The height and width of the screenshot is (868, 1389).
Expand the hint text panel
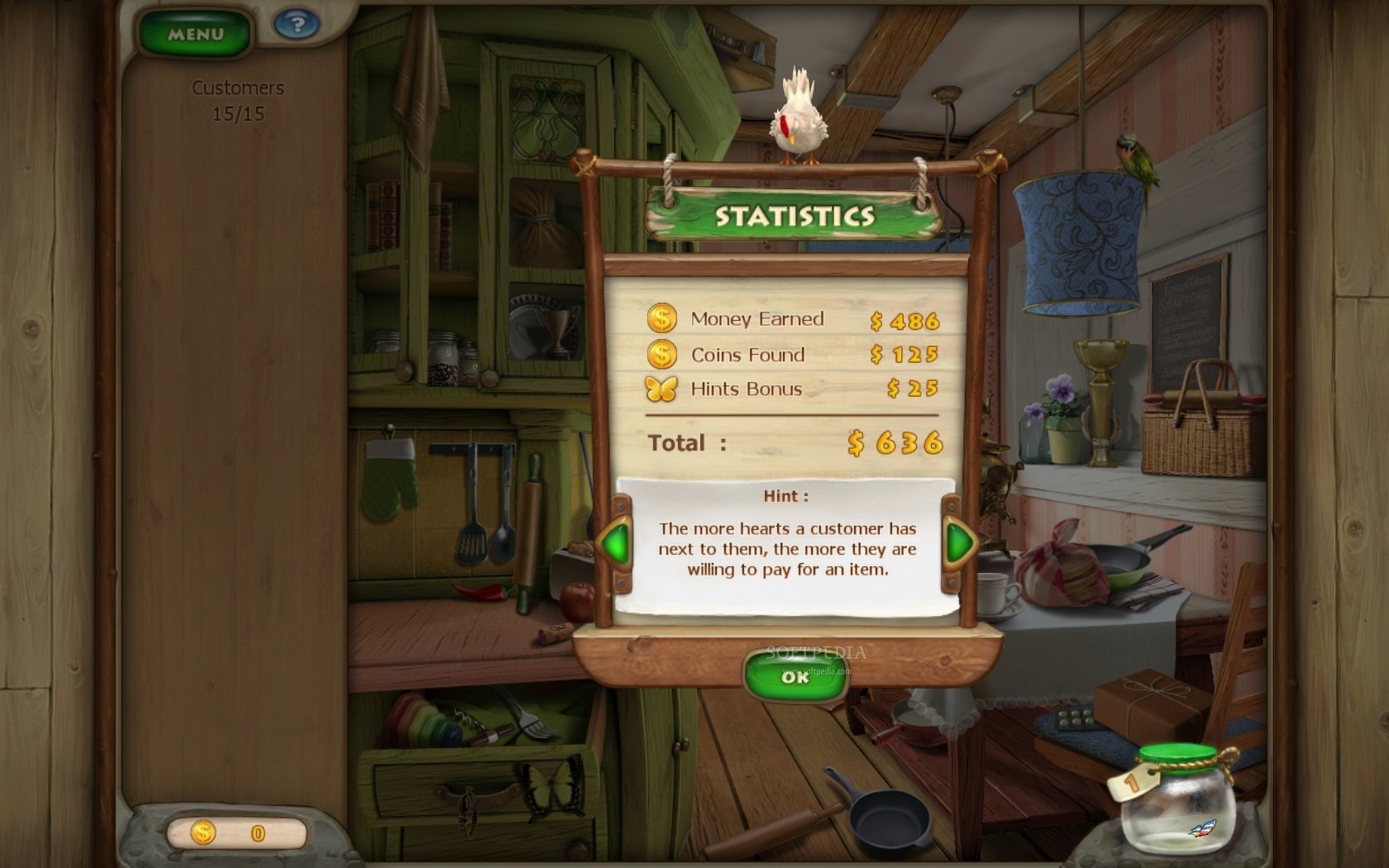click(x=785, y=550)
